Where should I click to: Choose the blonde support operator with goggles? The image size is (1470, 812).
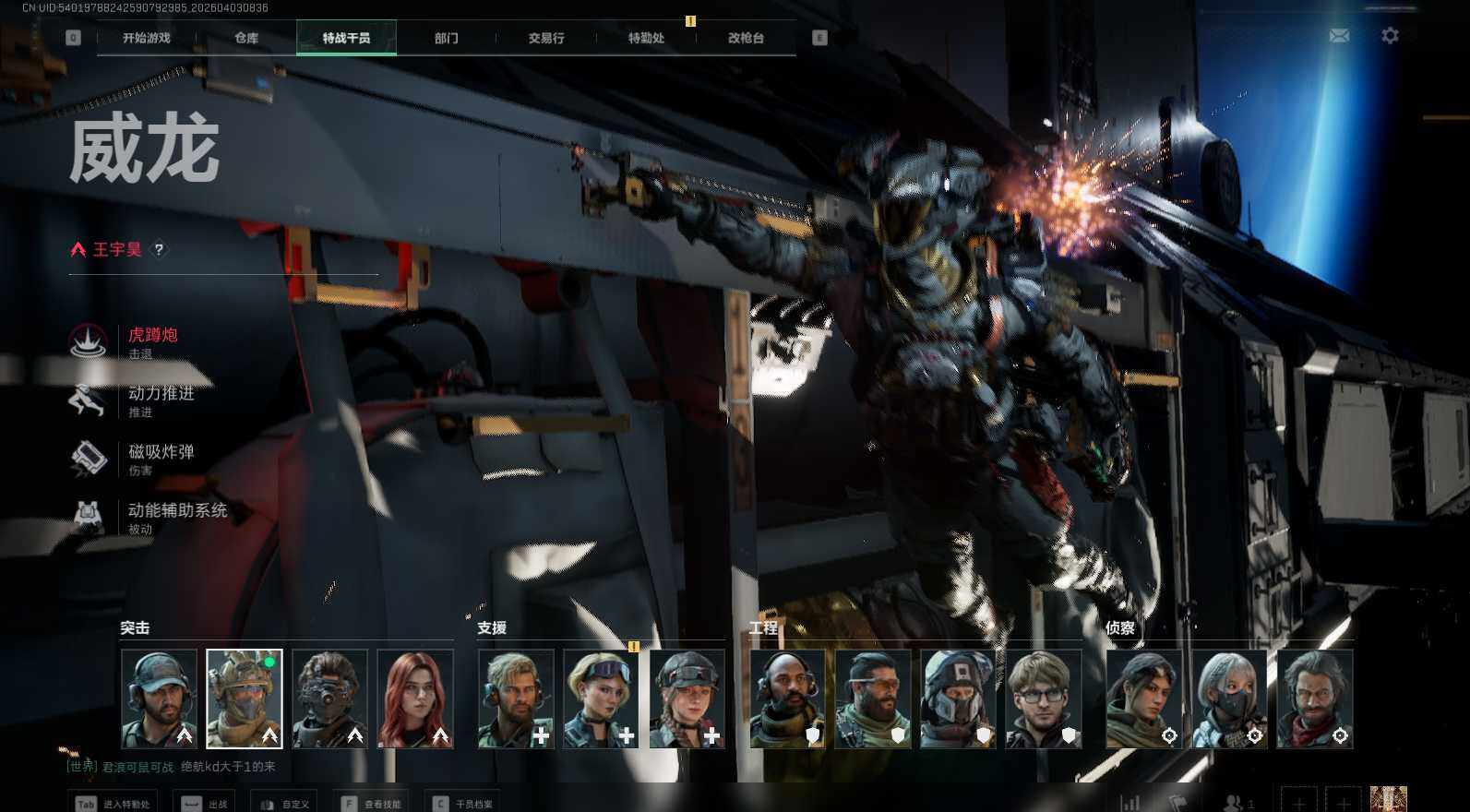(x=601, y=698)
